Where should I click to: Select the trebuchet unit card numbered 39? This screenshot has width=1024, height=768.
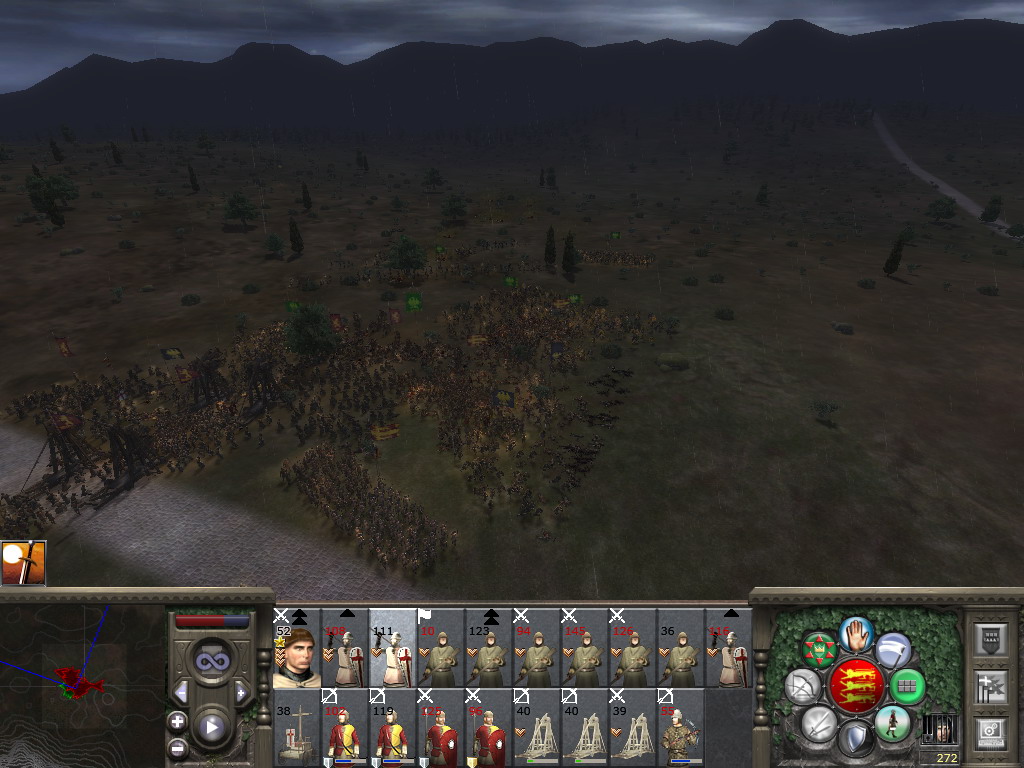632,728
